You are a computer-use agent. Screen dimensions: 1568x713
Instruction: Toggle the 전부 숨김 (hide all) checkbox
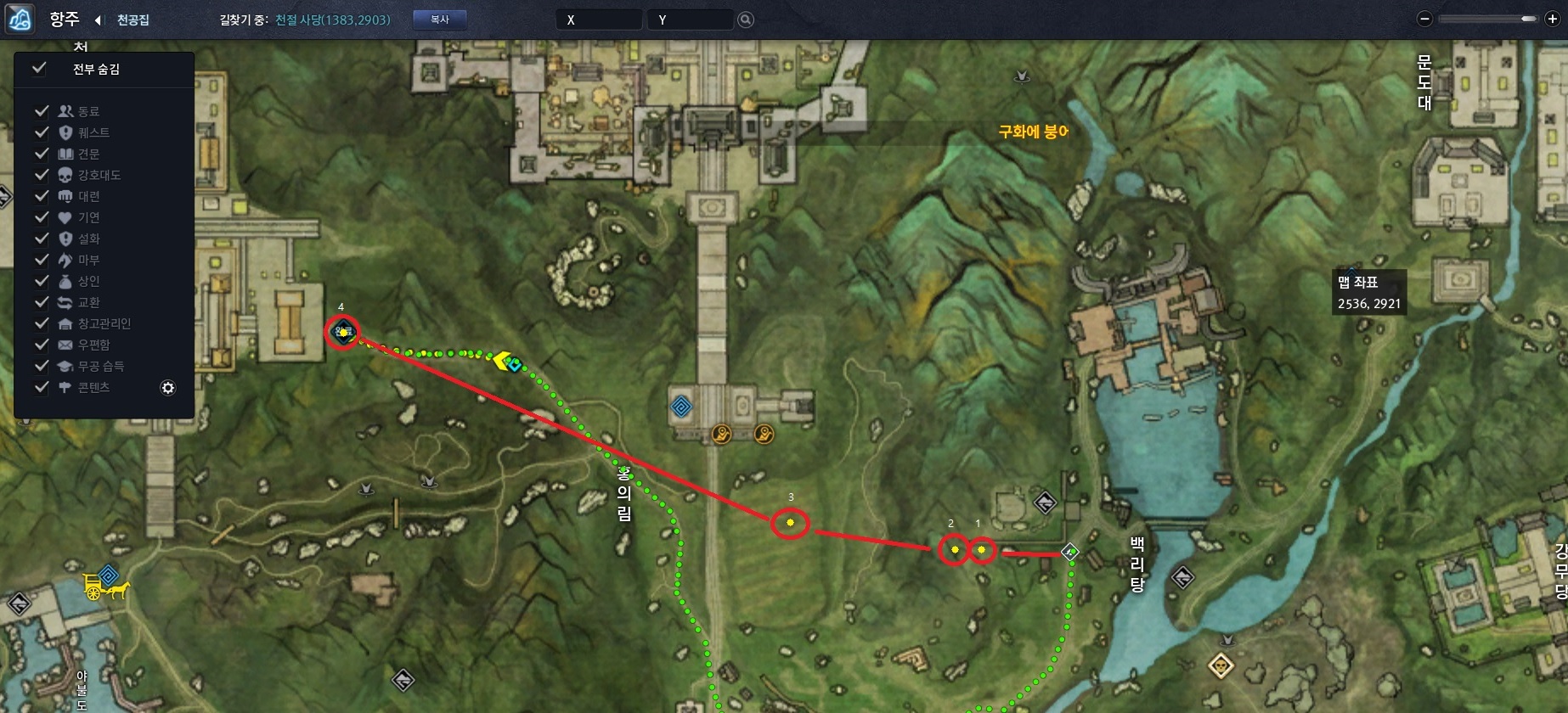pos(39,69)
